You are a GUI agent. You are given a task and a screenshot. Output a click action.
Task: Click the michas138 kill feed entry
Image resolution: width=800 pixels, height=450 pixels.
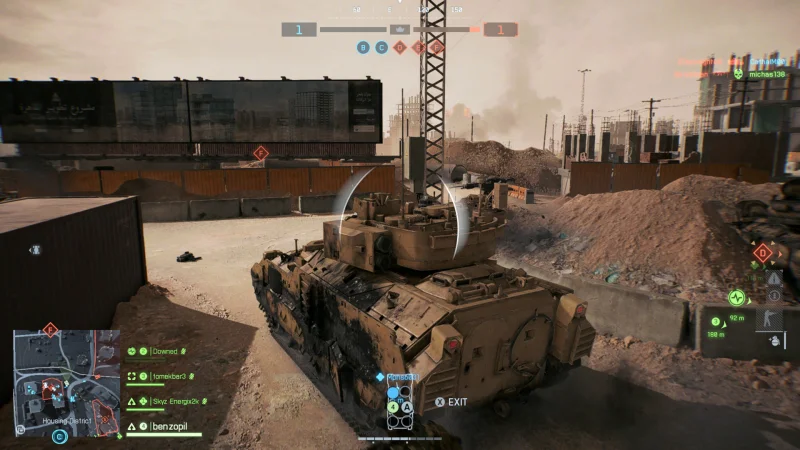click(x=765, y=74)
